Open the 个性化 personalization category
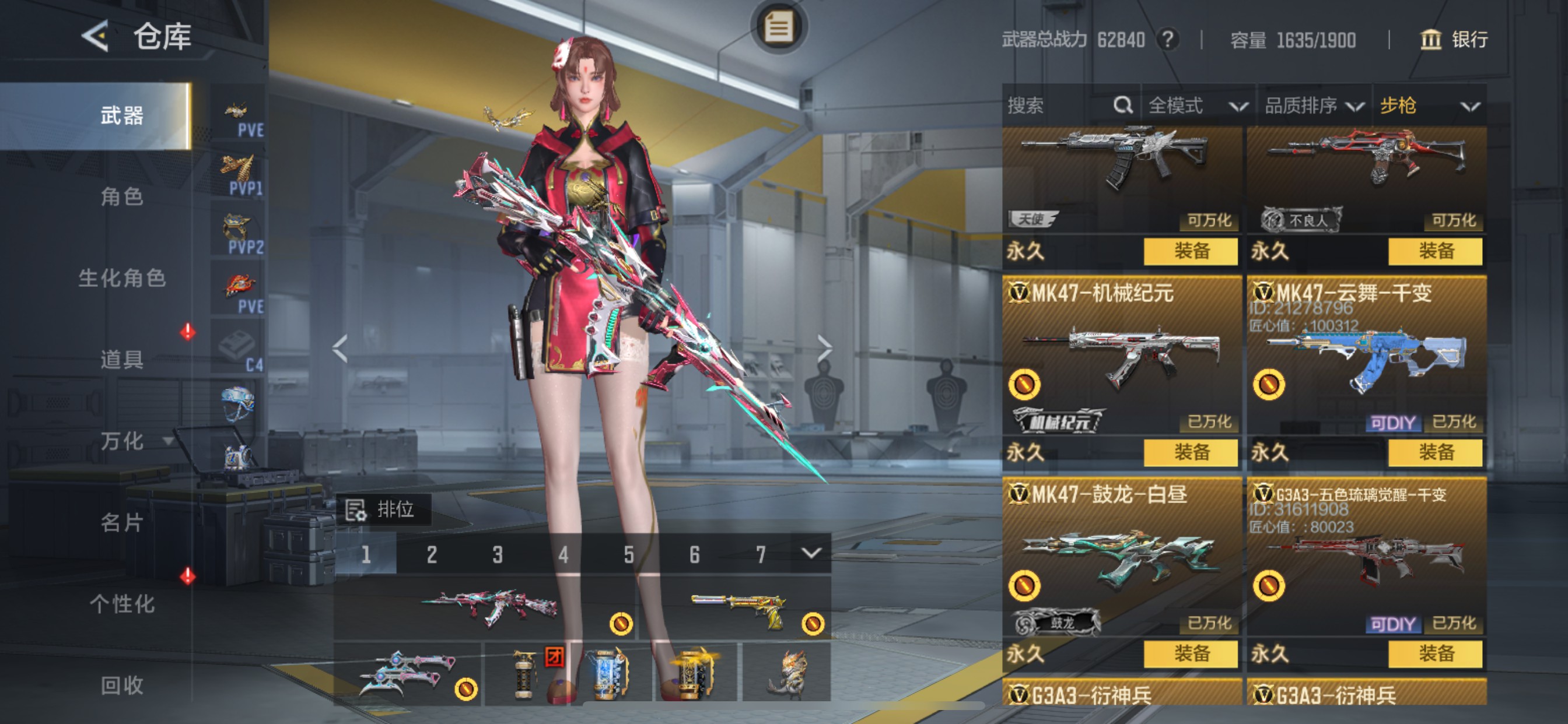This screenshot has width=1568, height=724. click(x=122, y=603)
